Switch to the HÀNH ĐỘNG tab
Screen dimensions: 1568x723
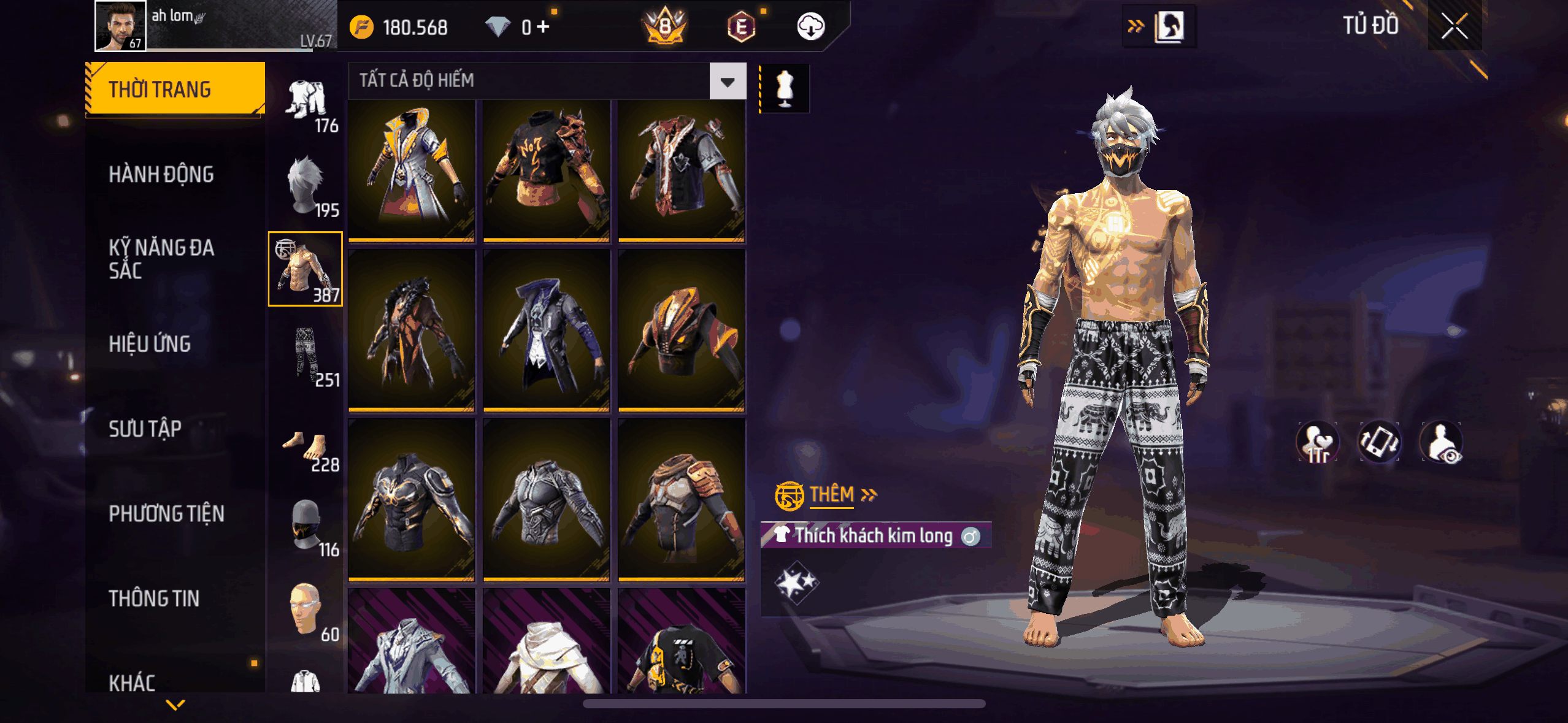[x=161, y=175]
